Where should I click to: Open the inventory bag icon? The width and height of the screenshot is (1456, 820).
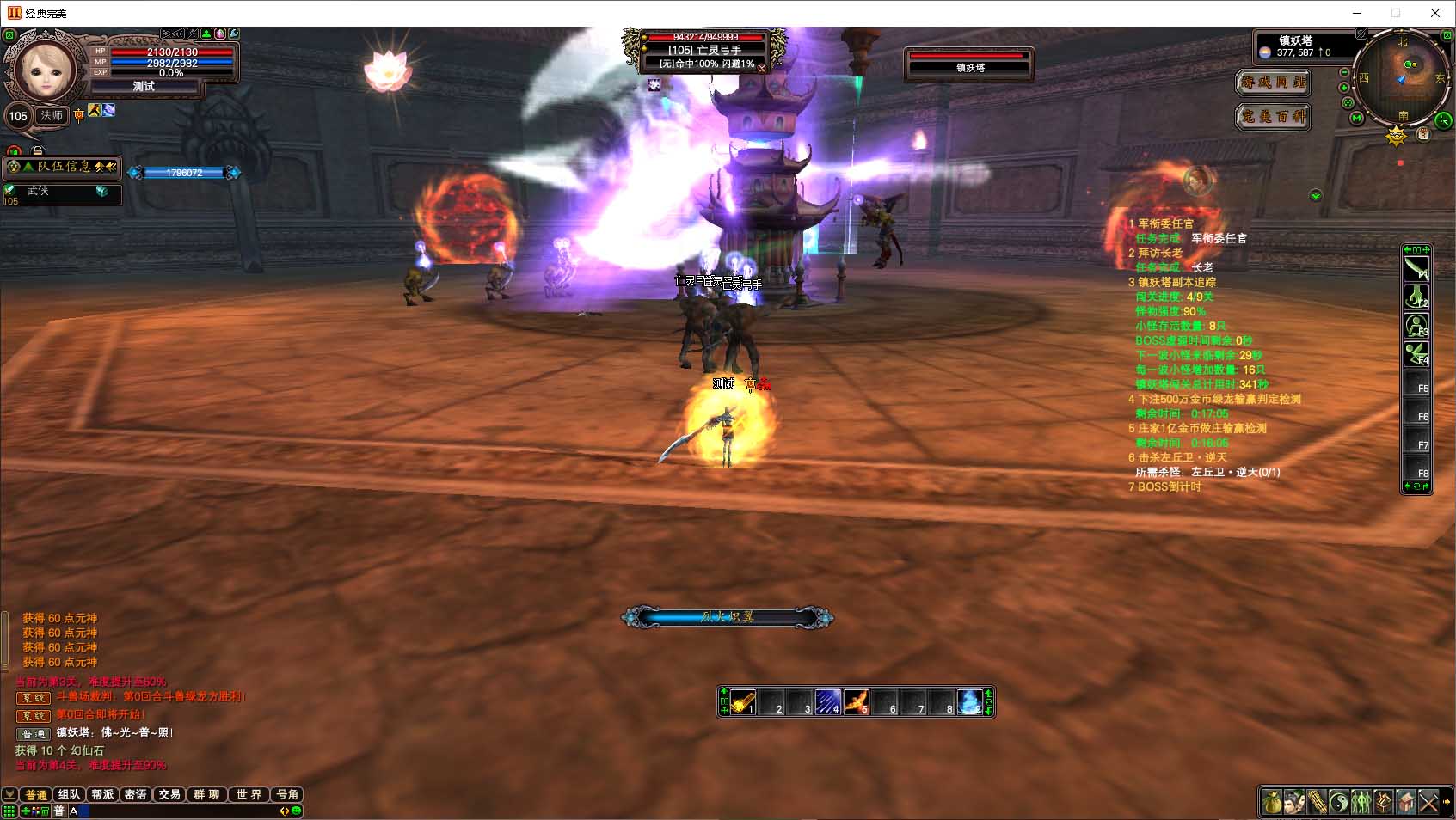pos(1272,803)
